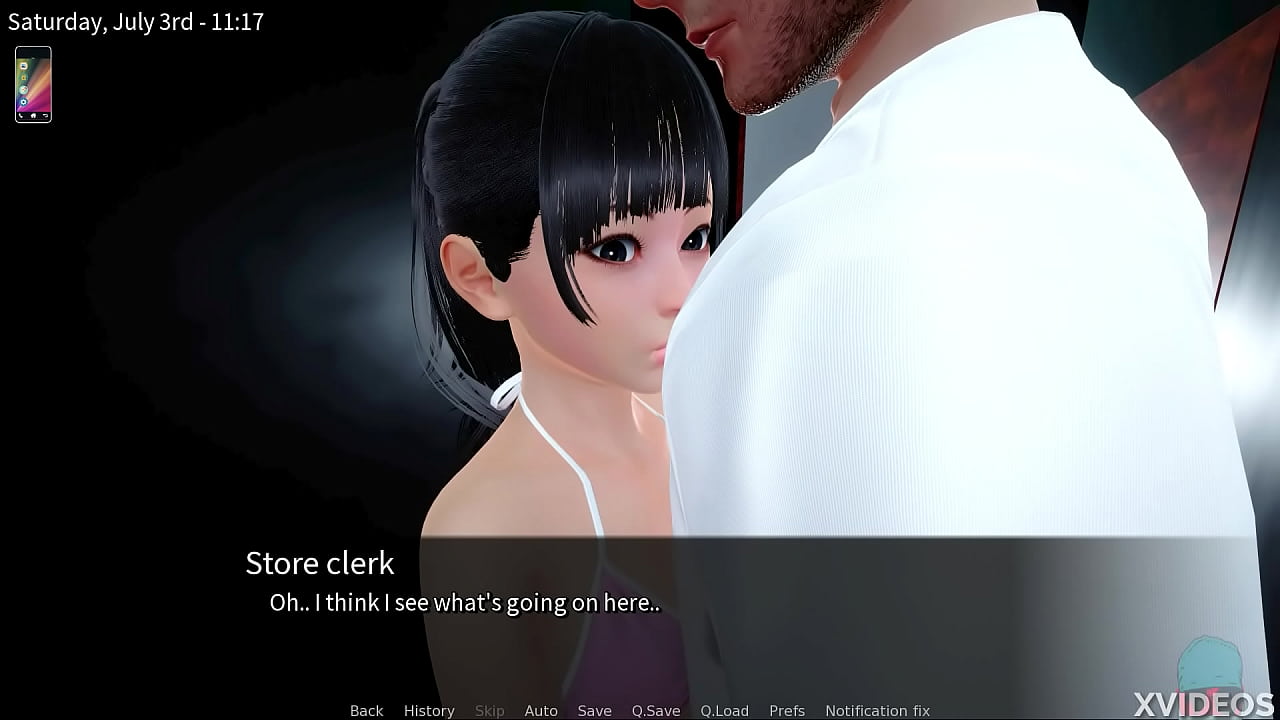1280x720 pixels.
Task: Open the settings gear app on the phone
Action: point(24,101)
